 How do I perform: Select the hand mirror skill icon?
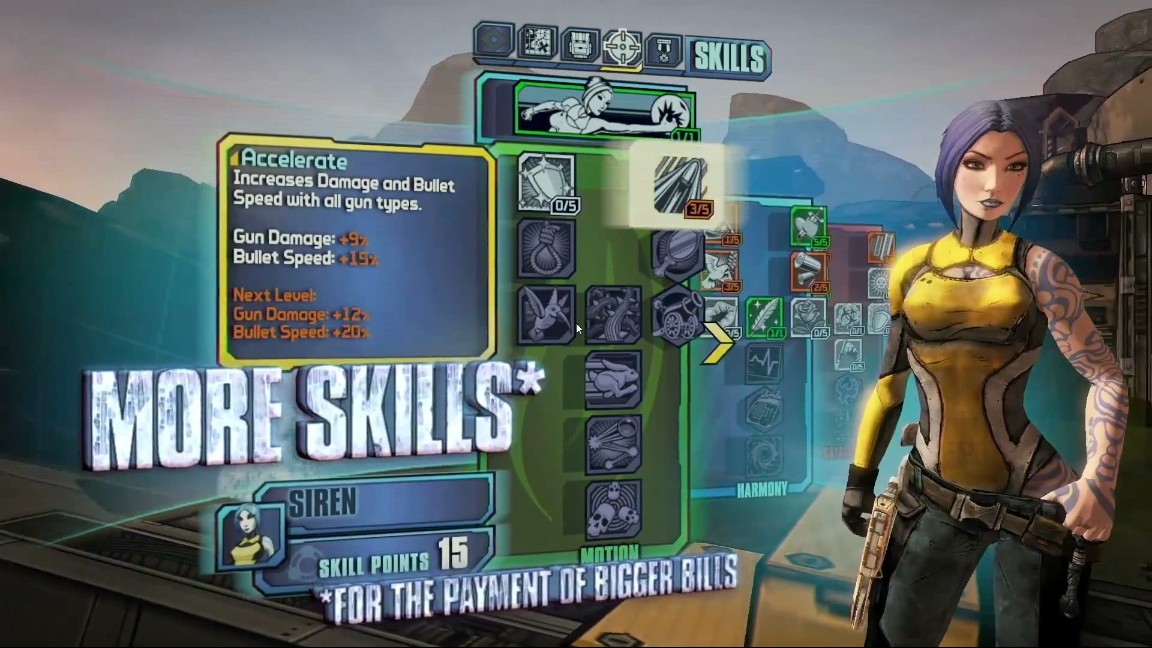pos(679,252)
